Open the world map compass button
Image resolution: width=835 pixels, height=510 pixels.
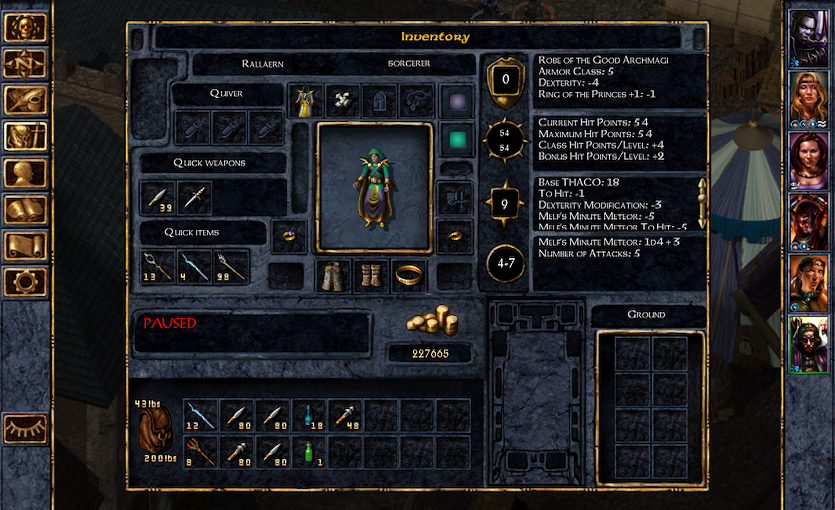[x=24, y=63]
